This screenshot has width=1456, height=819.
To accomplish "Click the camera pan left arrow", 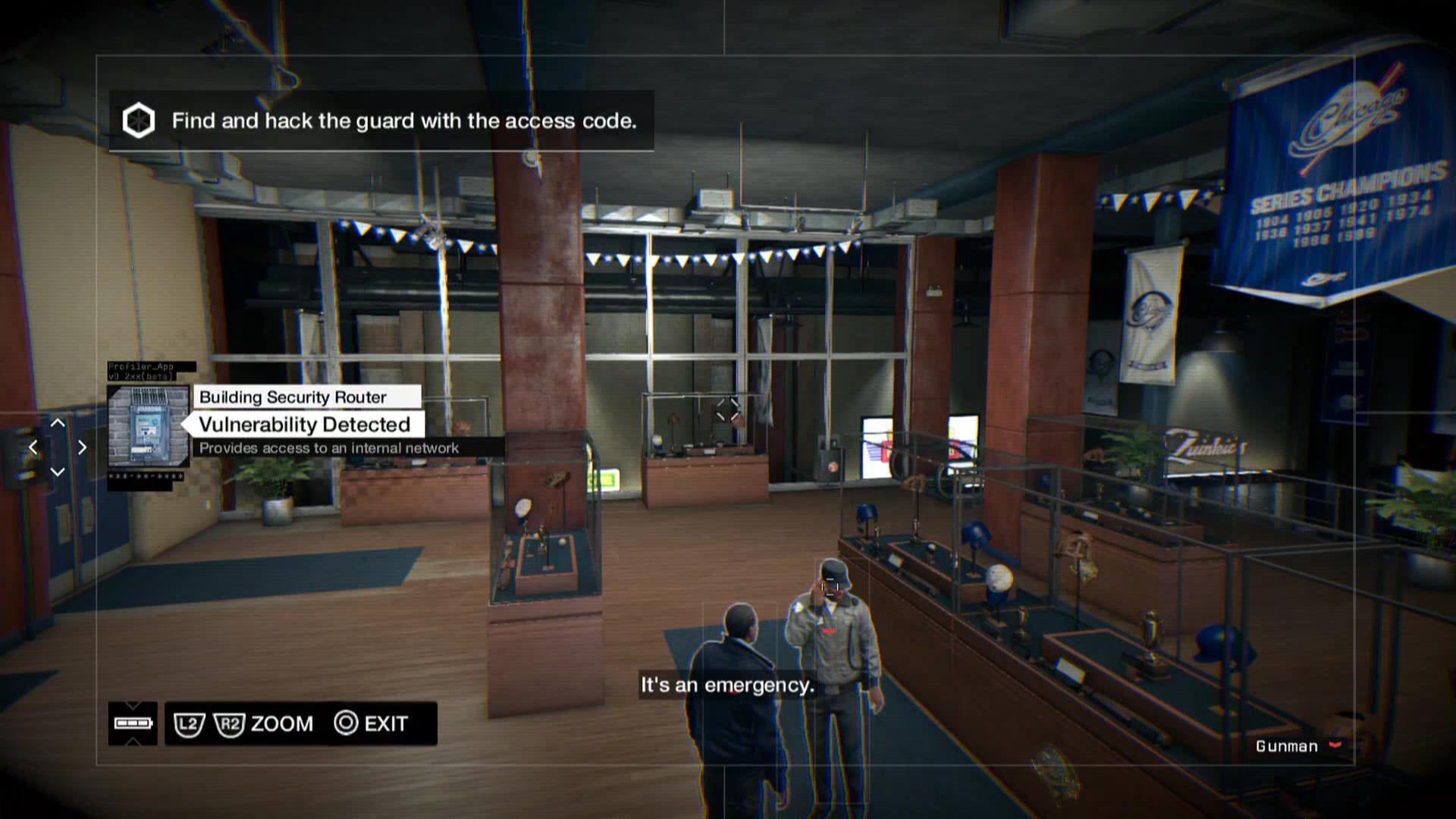I will (x=33, y=447).
